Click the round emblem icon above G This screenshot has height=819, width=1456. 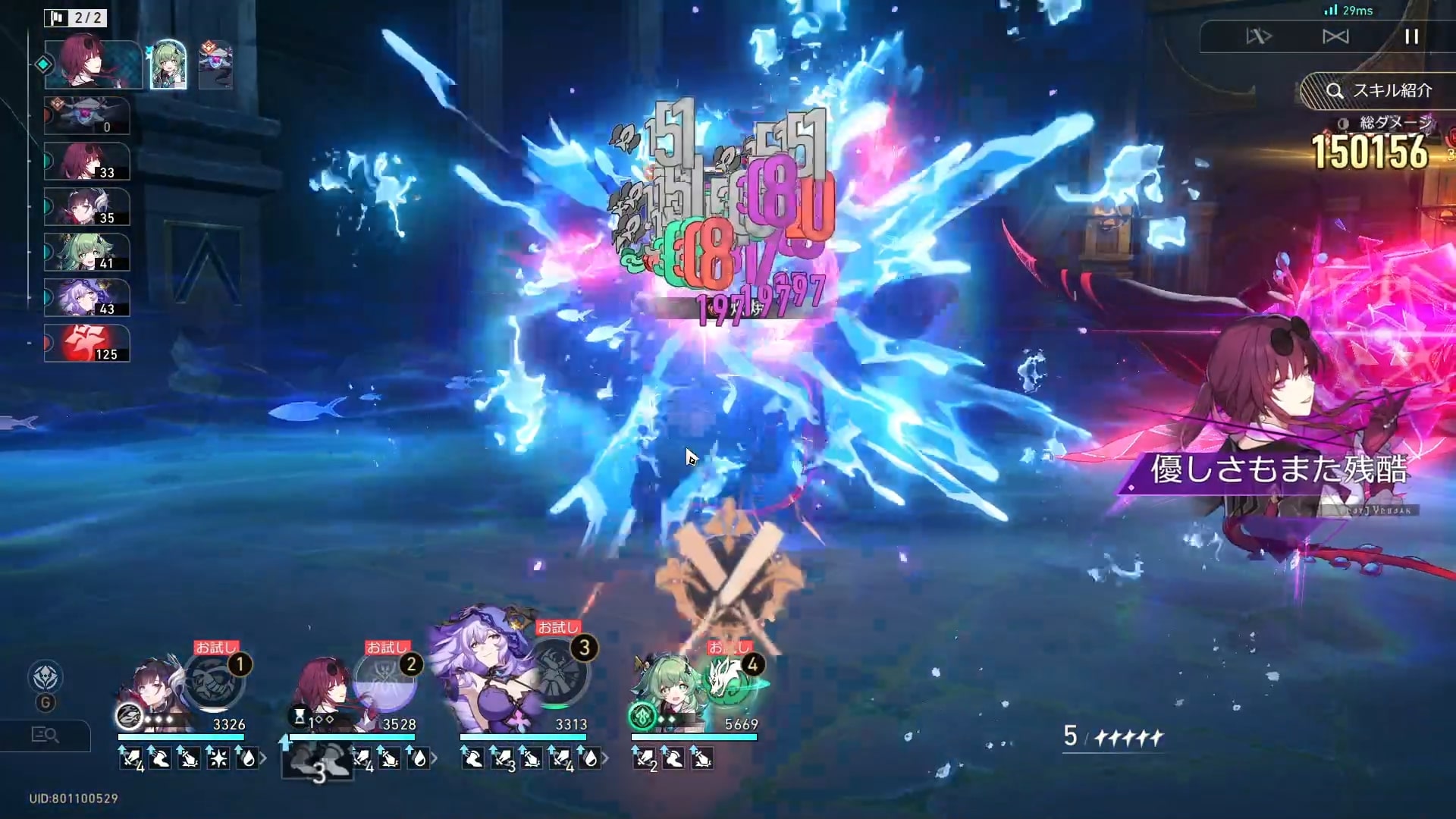[x=45, y=677]
